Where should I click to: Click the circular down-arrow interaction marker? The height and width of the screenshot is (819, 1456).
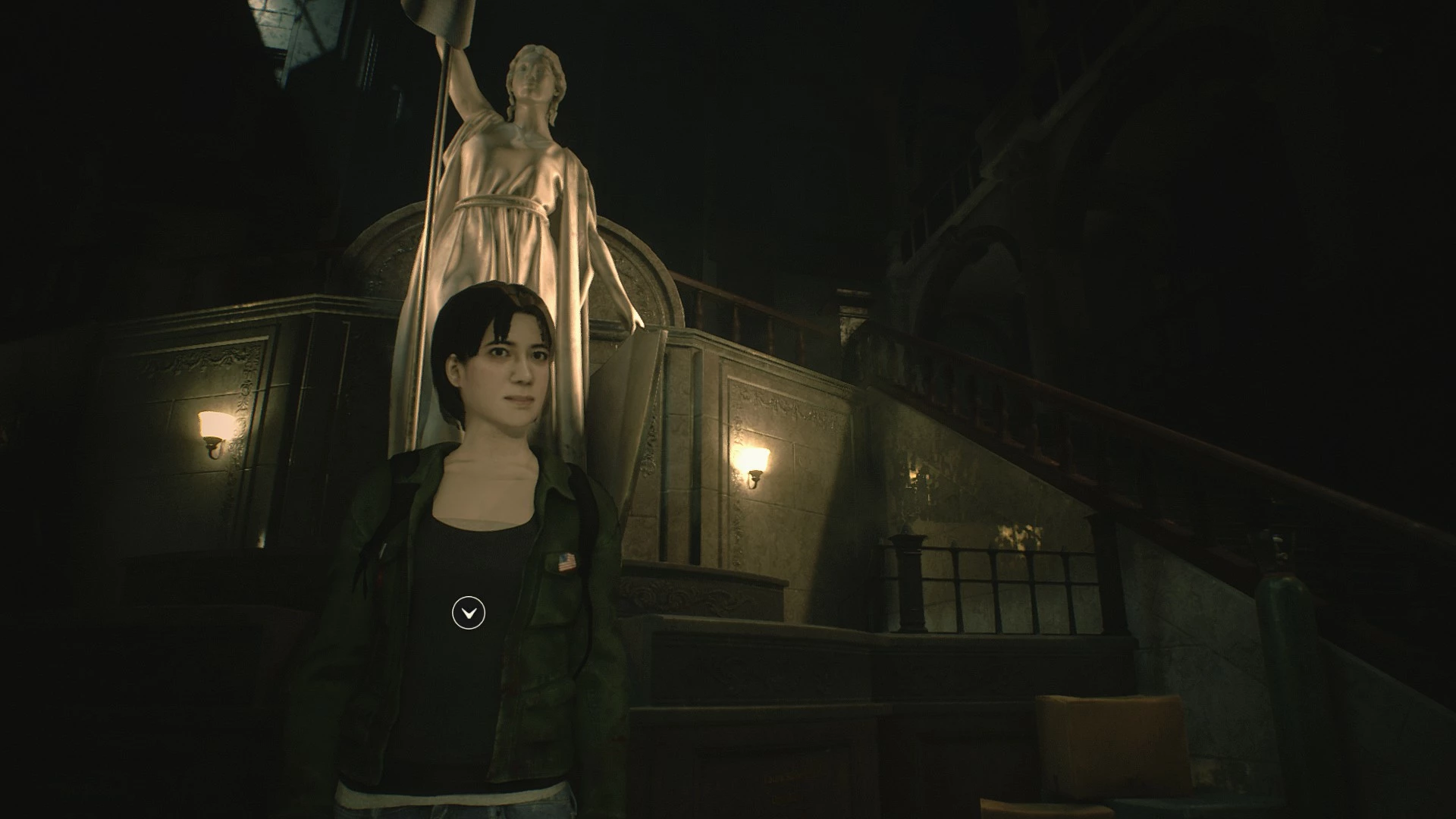468,613
